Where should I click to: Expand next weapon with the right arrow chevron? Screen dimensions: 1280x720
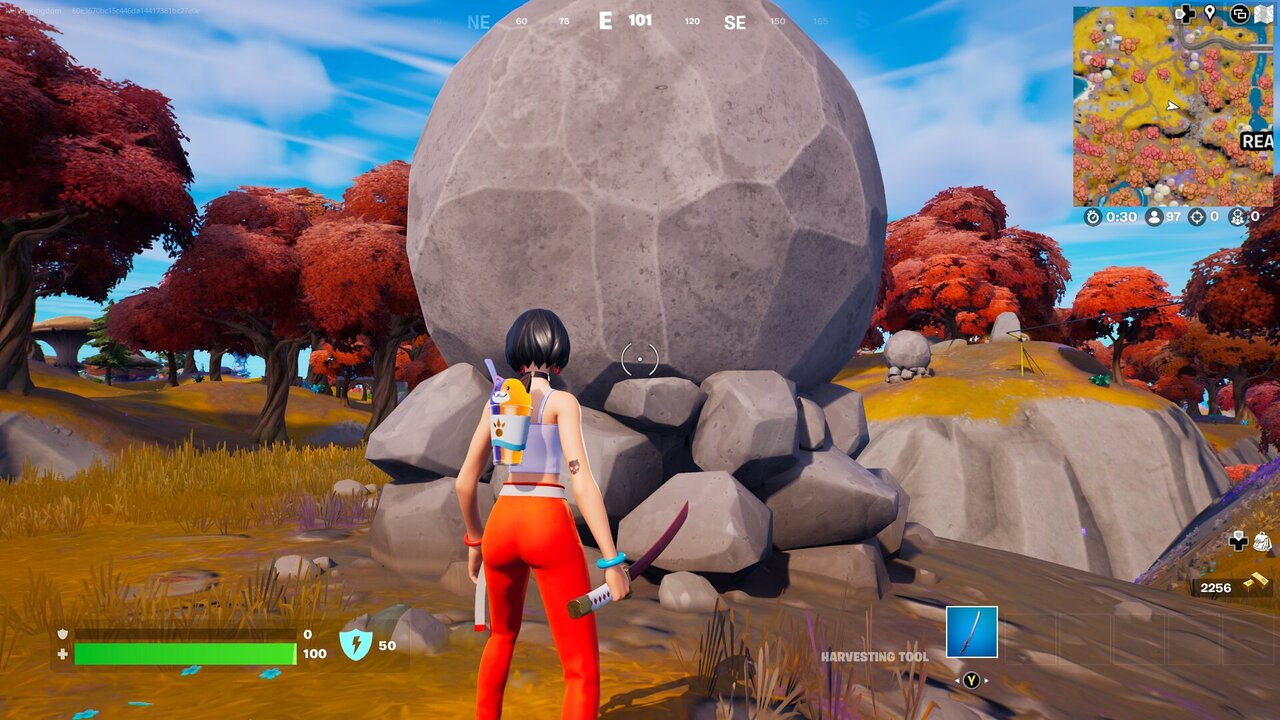point(986,680)
